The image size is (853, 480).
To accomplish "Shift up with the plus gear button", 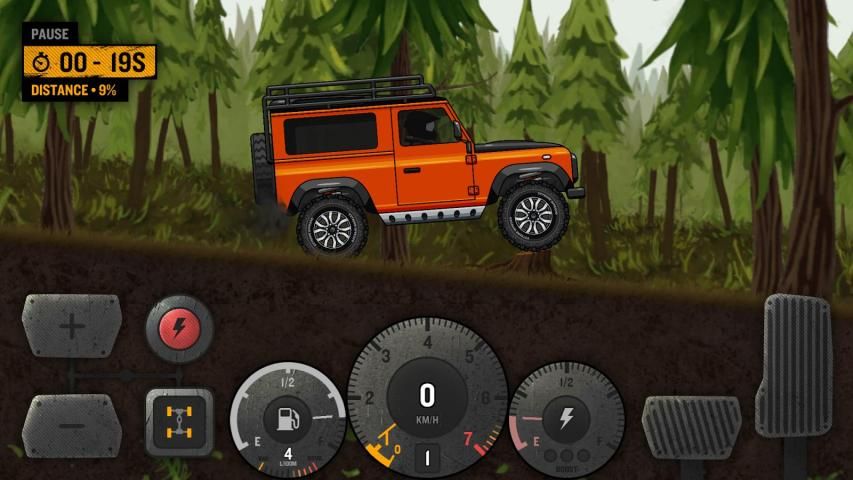I will pyautogui.click(x=72, y=326).
